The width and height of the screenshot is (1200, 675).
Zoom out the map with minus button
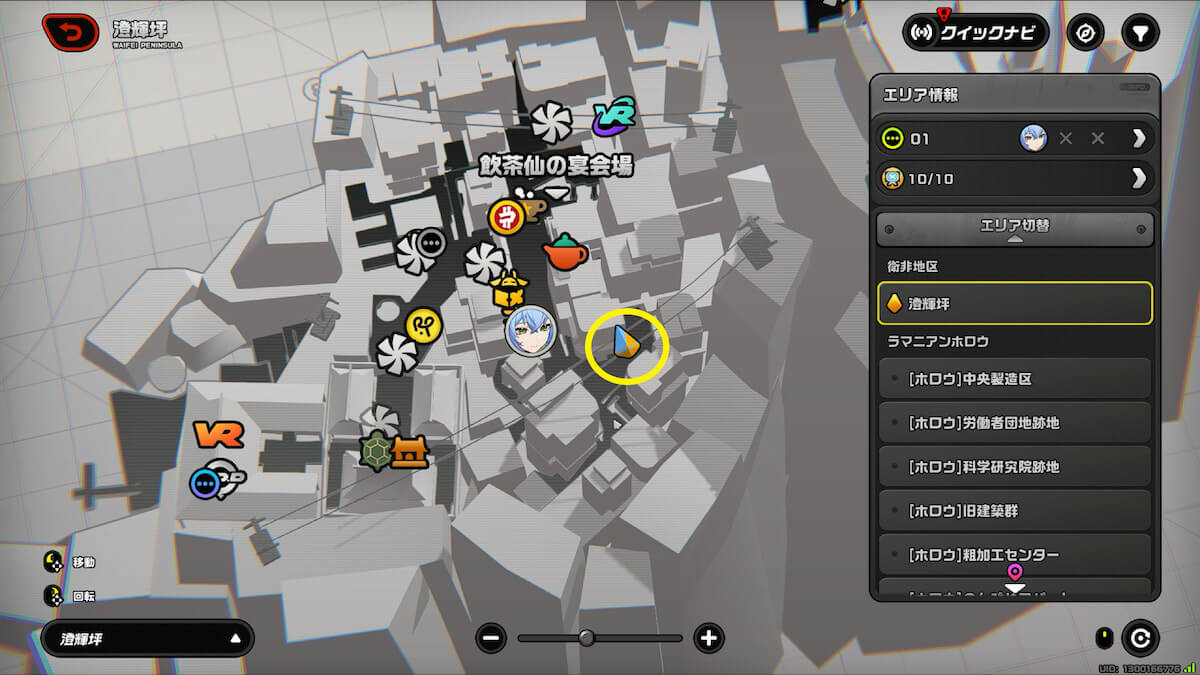[491, 638]
